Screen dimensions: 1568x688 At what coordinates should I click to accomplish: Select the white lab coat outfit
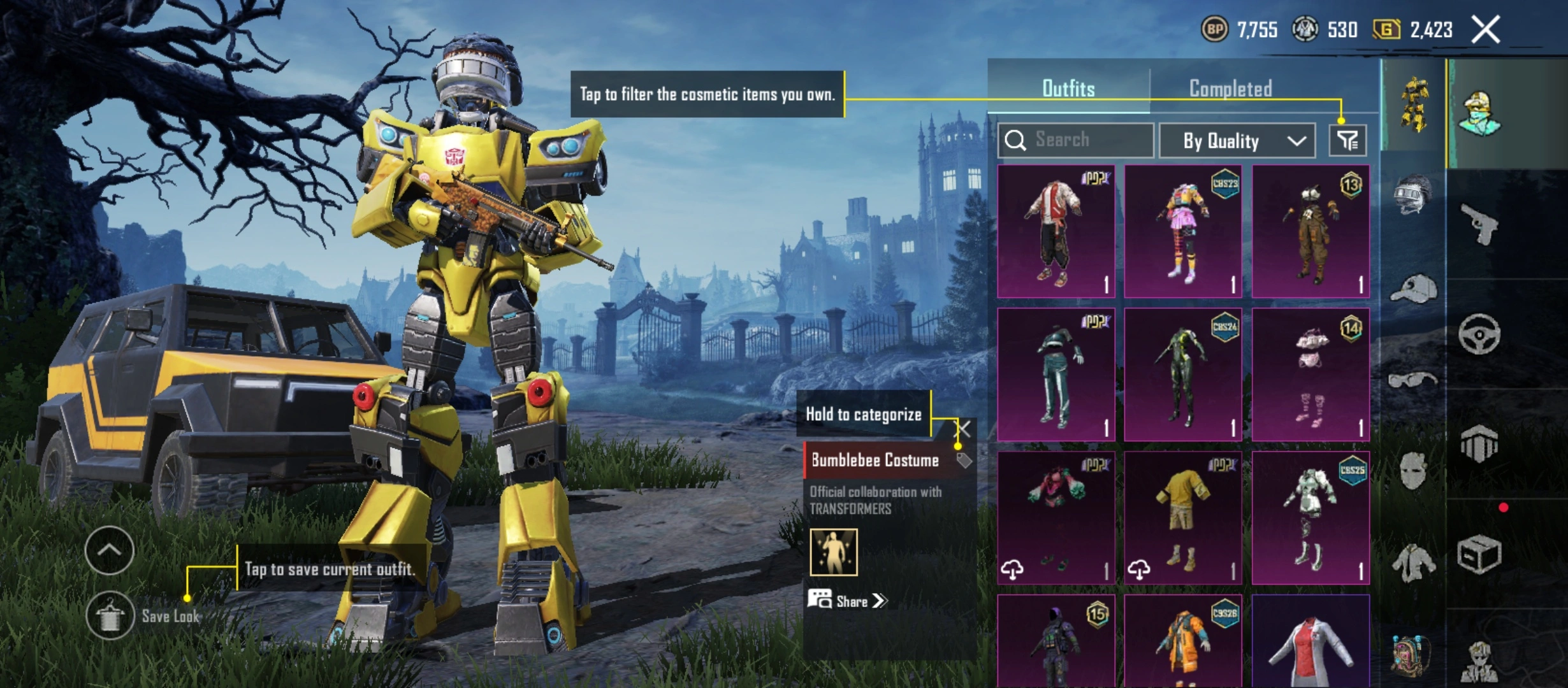pyautogui.click(x=1310, y=643)
